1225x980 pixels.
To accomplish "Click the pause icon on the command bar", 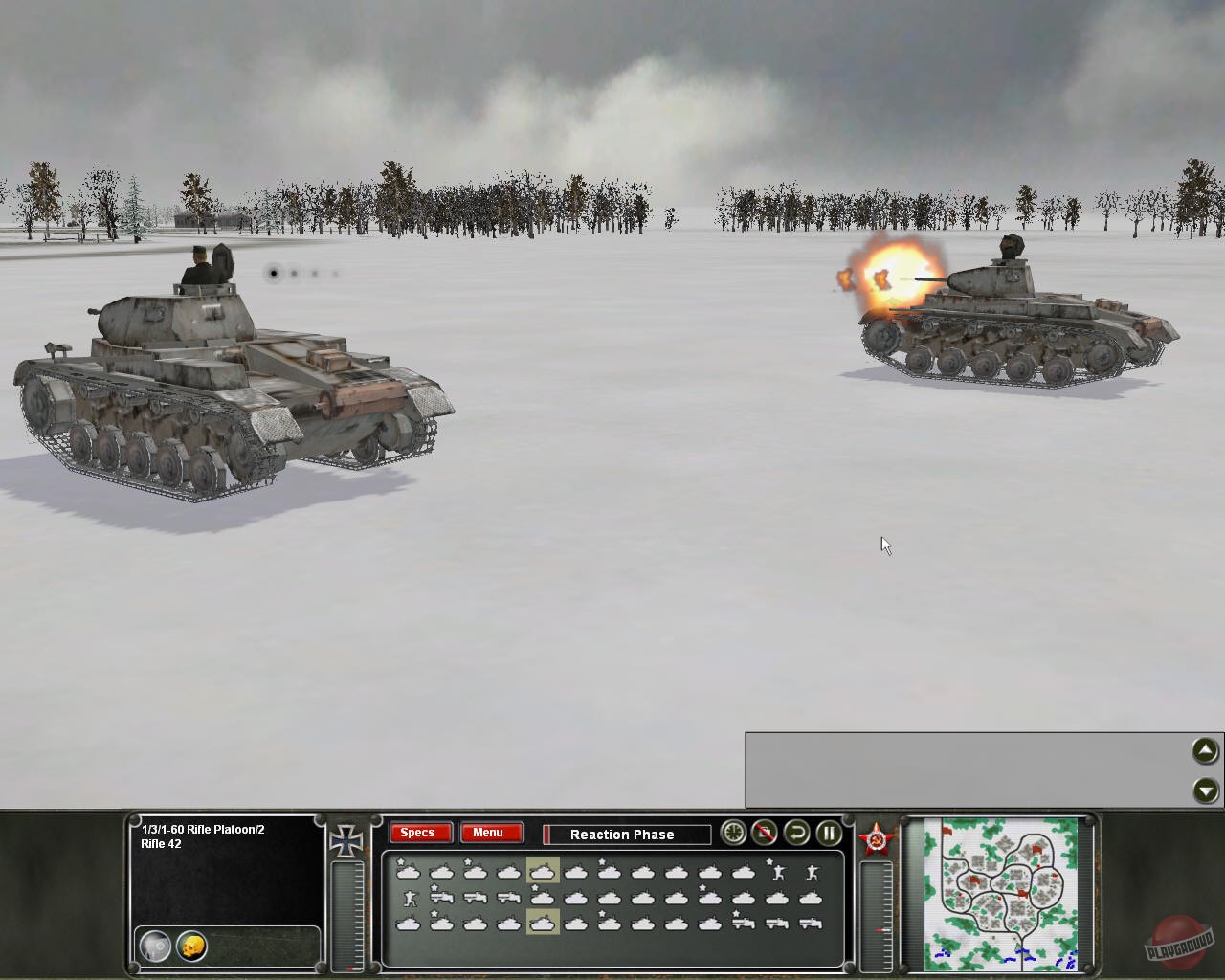I will [x=829, y=833].
